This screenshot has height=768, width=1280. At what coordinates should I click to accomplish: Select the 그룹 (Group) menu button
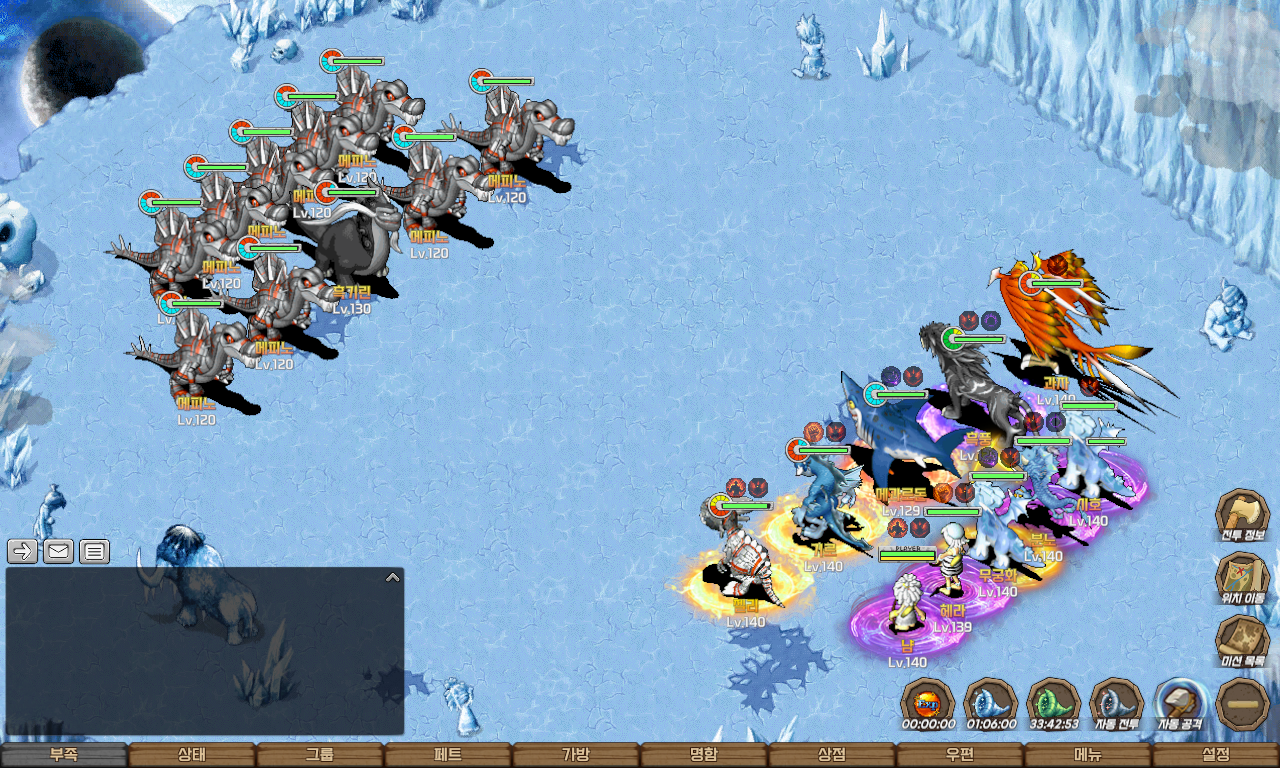pos(320,755)
